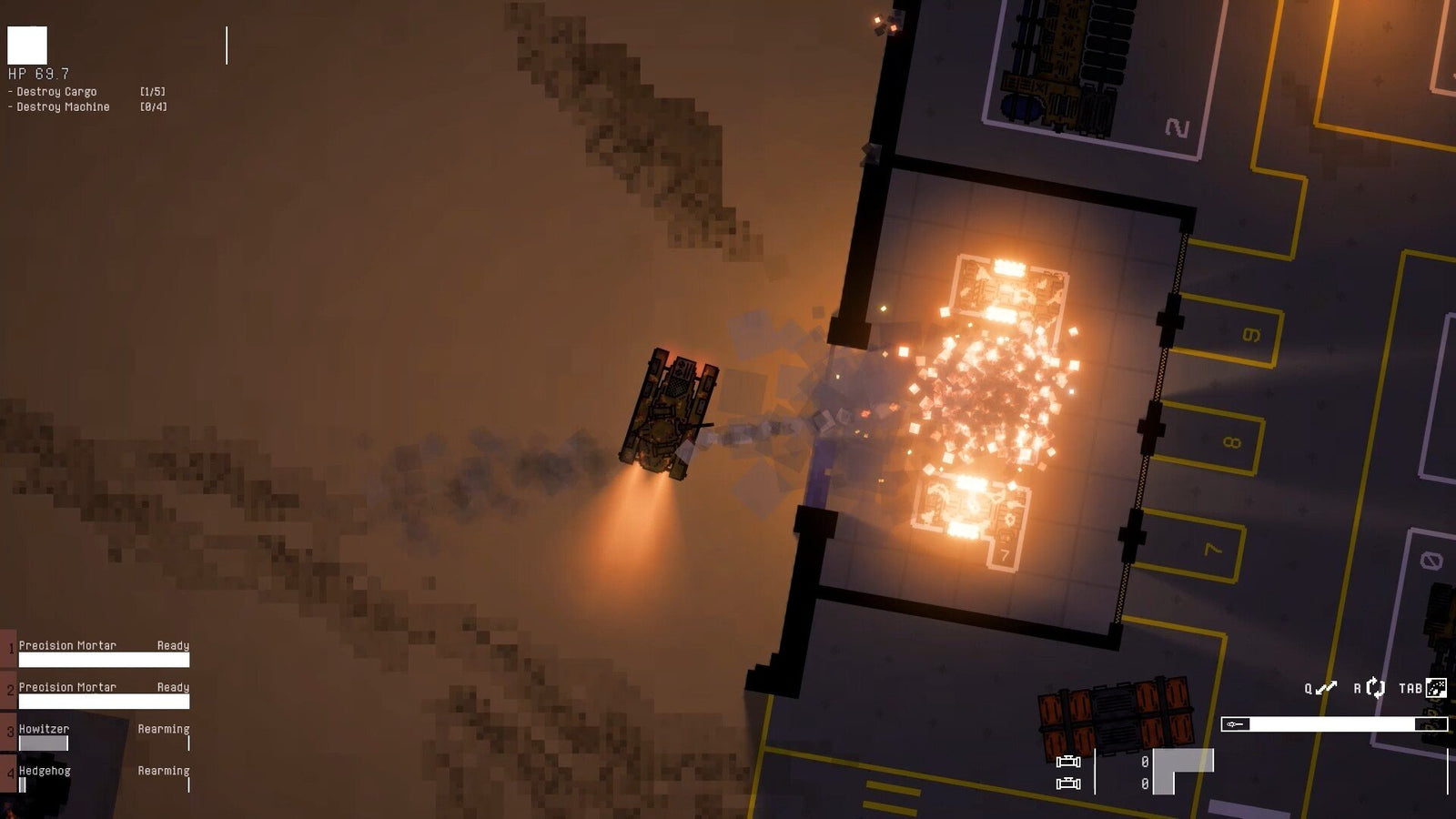Click the lower cannon ammo icon
The width and height of the screenshot is (1456, 819).
point(1068,784)
